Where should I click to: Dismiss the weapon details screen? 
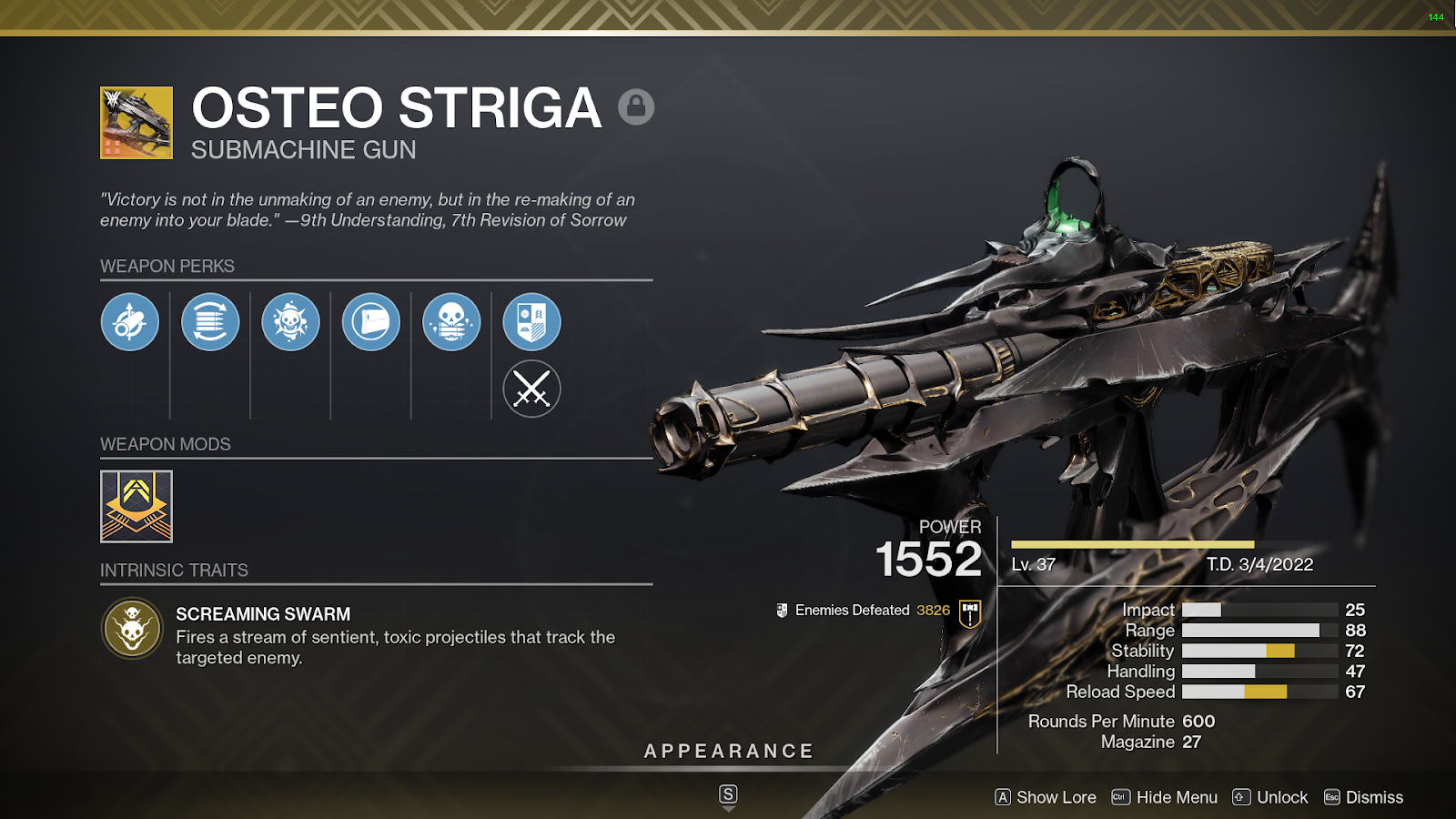tap(1364, 797)
